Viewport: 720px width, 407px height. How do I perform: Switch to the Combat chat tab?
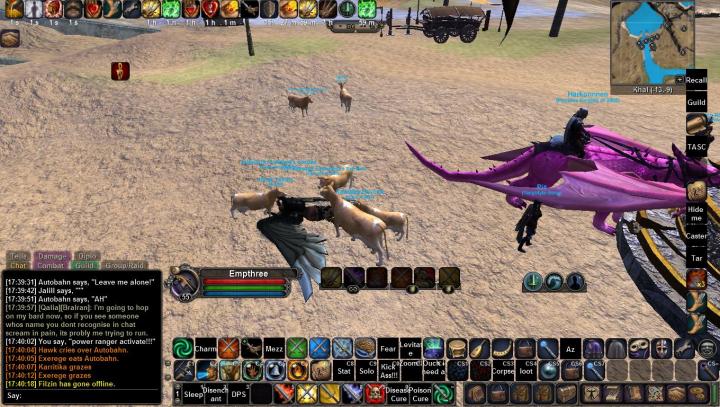pos(52,266)
